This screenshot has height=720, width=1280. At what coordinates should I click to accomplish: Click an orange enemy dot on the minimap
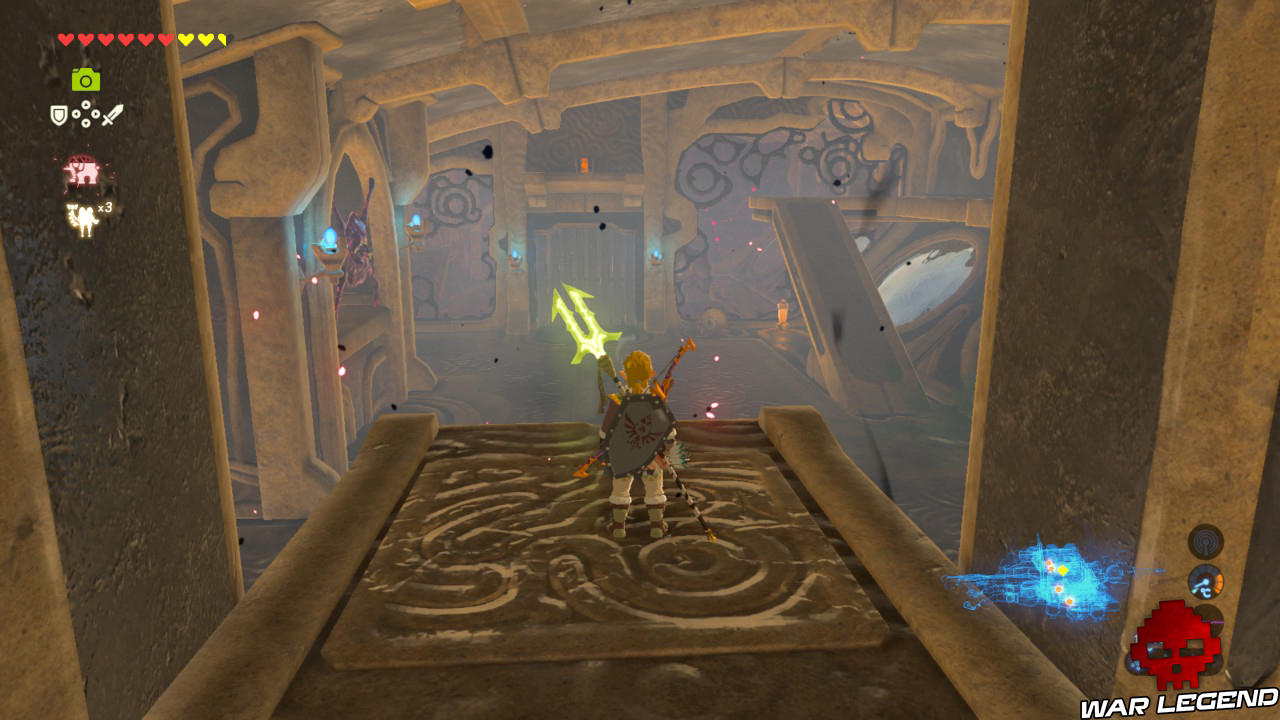pos(1059,588)
